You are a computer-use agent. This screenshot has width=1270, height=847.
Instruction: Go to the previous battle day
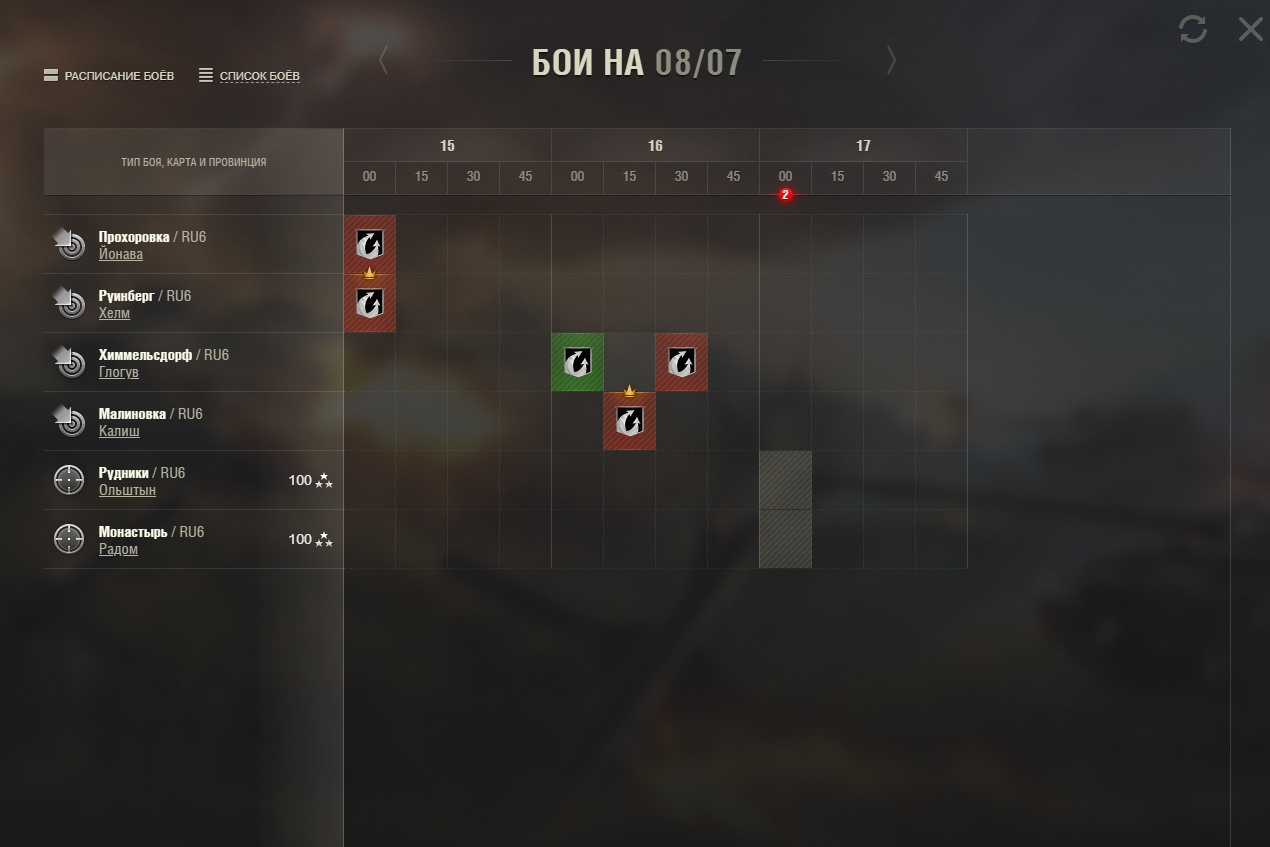(x=384, y=61)
